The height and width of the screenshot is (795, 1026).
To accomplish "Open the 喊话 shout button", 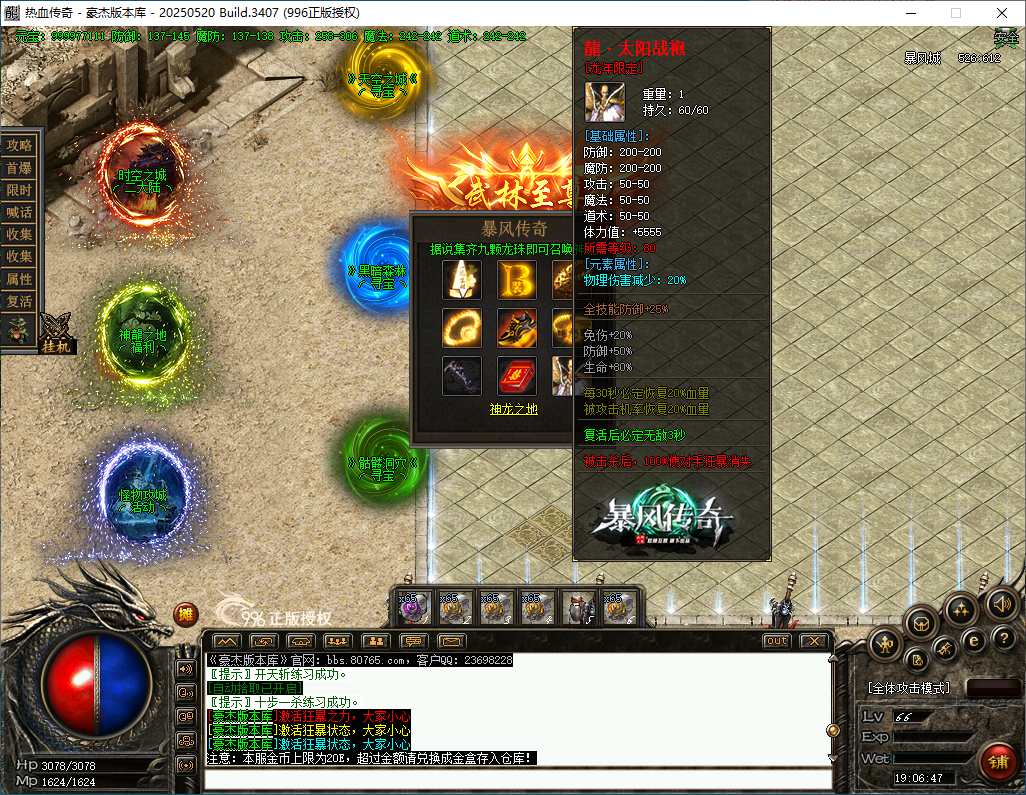I will pos(20,212).
